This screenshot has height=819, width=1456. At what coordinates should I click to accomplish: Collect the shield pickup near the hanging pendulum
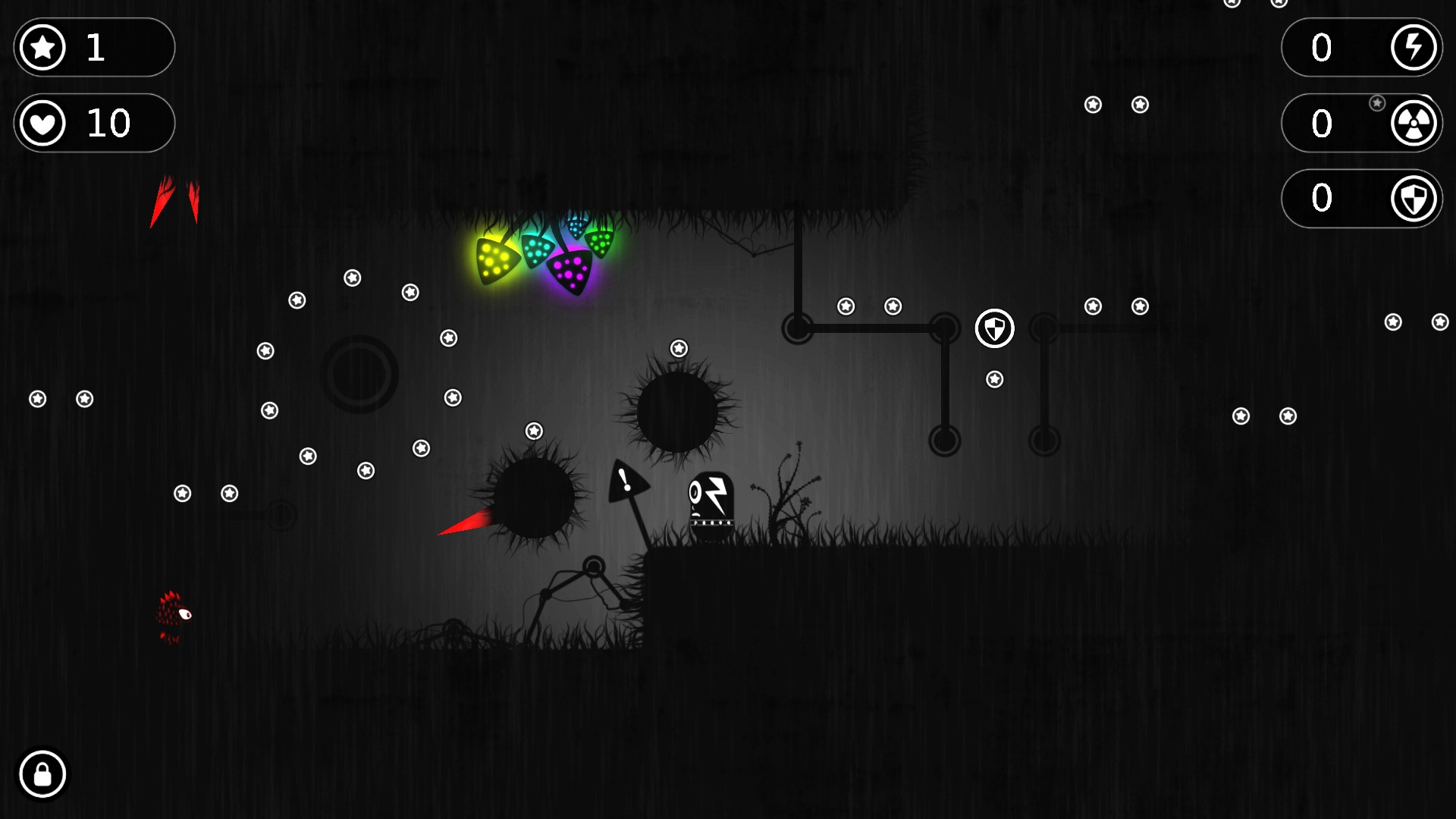(x=994, y=329)
